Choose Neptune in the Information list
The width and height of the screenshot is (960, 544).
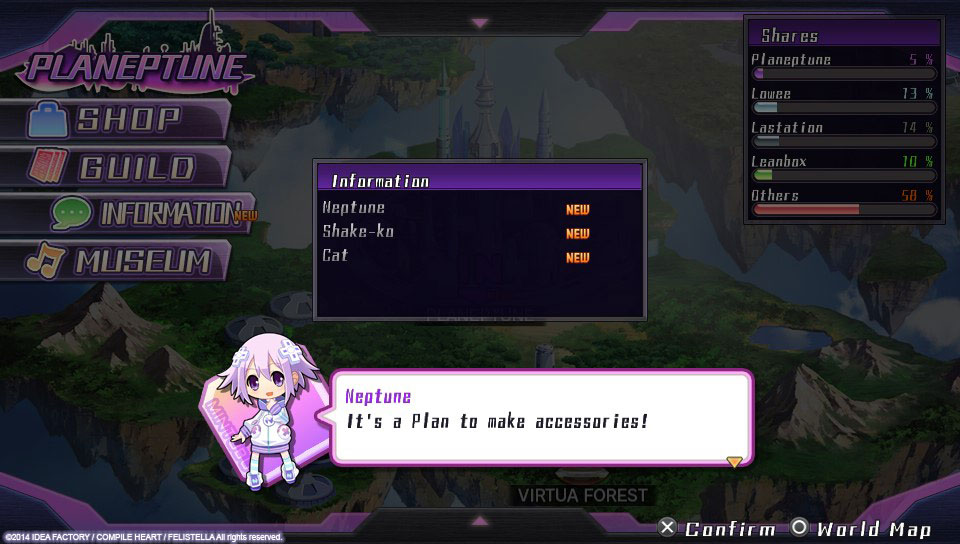click(354, 208)
